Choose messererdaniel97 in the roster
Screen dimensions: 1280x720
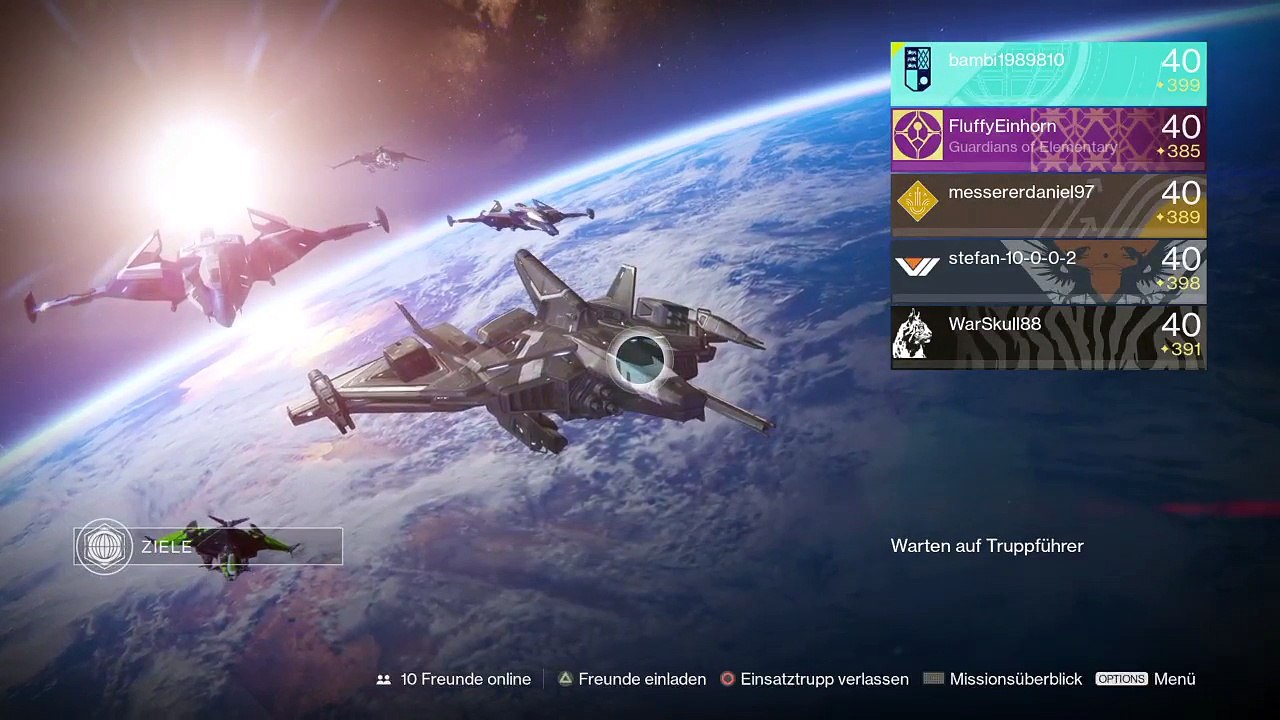[1048, 205]
